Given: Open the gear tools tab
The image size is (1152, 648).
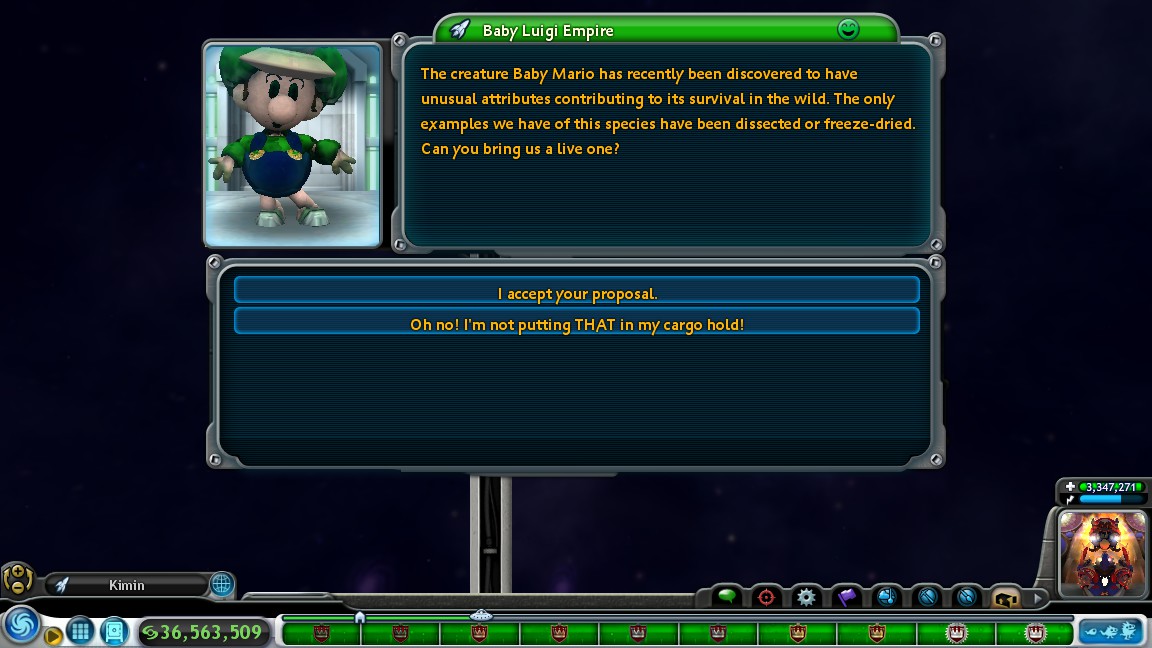Looking at the screenshot, I should [x=807, y=597].
